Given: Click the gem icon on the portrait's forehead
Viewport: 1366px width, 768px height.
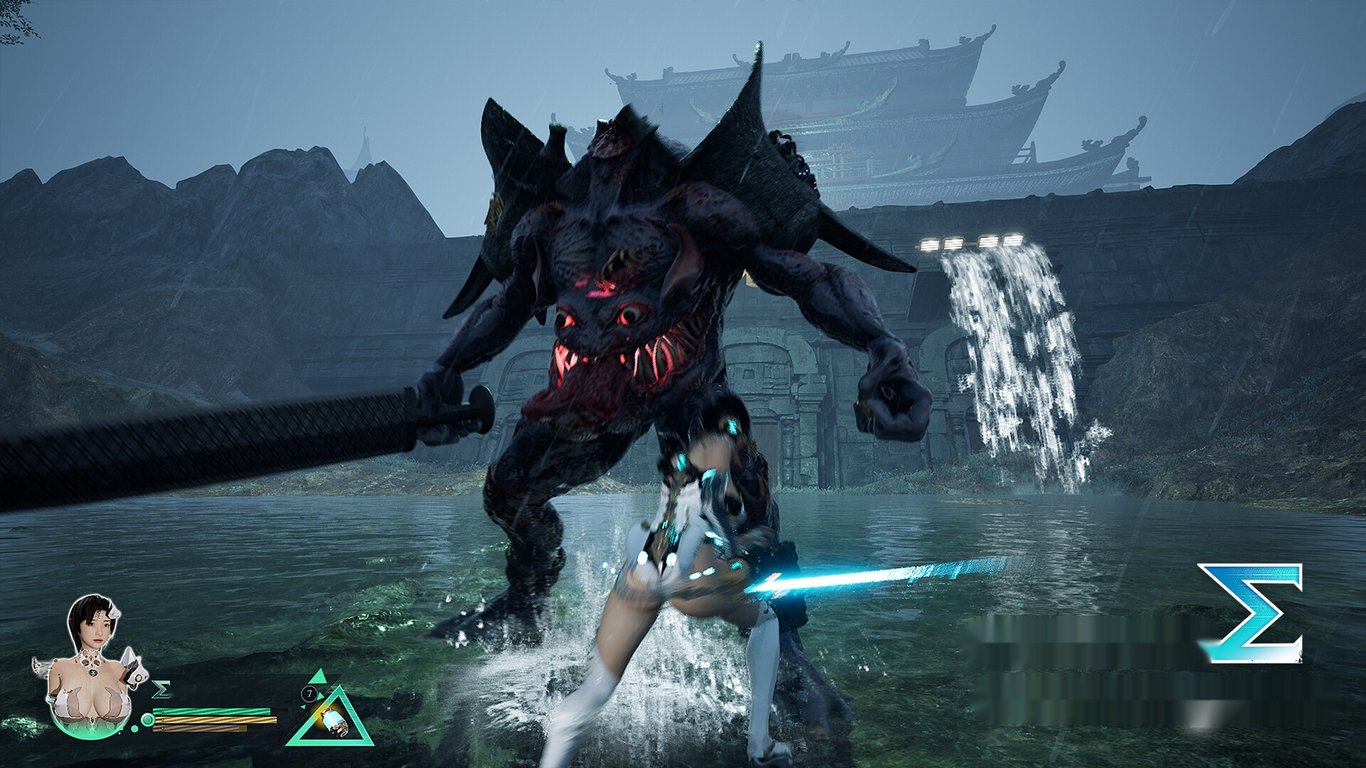Looking at the screenshot, I should tap(99, 615).
